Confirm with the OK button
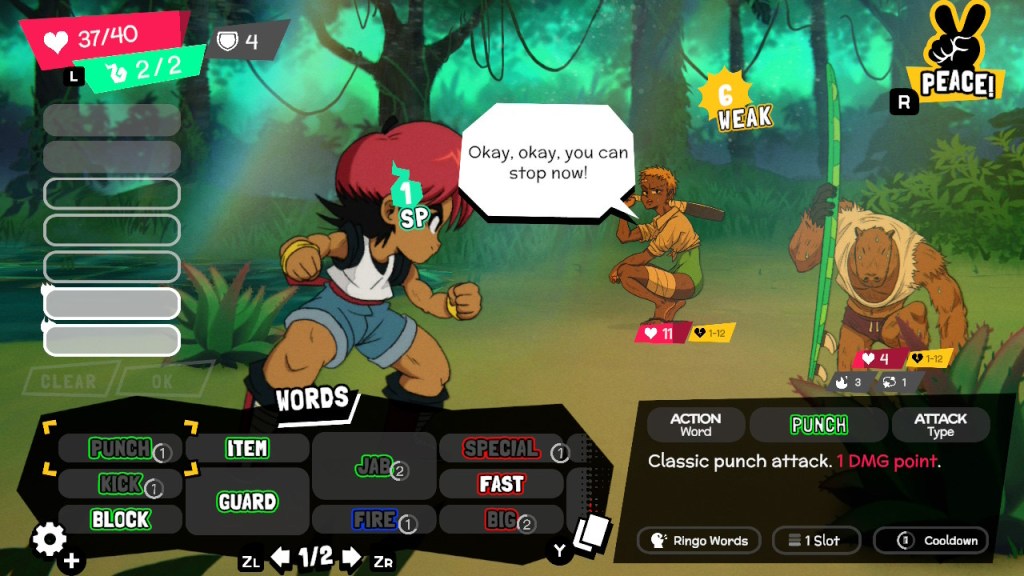The width and height of the screenshot is (1024, 576). pyautogui.click(x=162, y=381)
